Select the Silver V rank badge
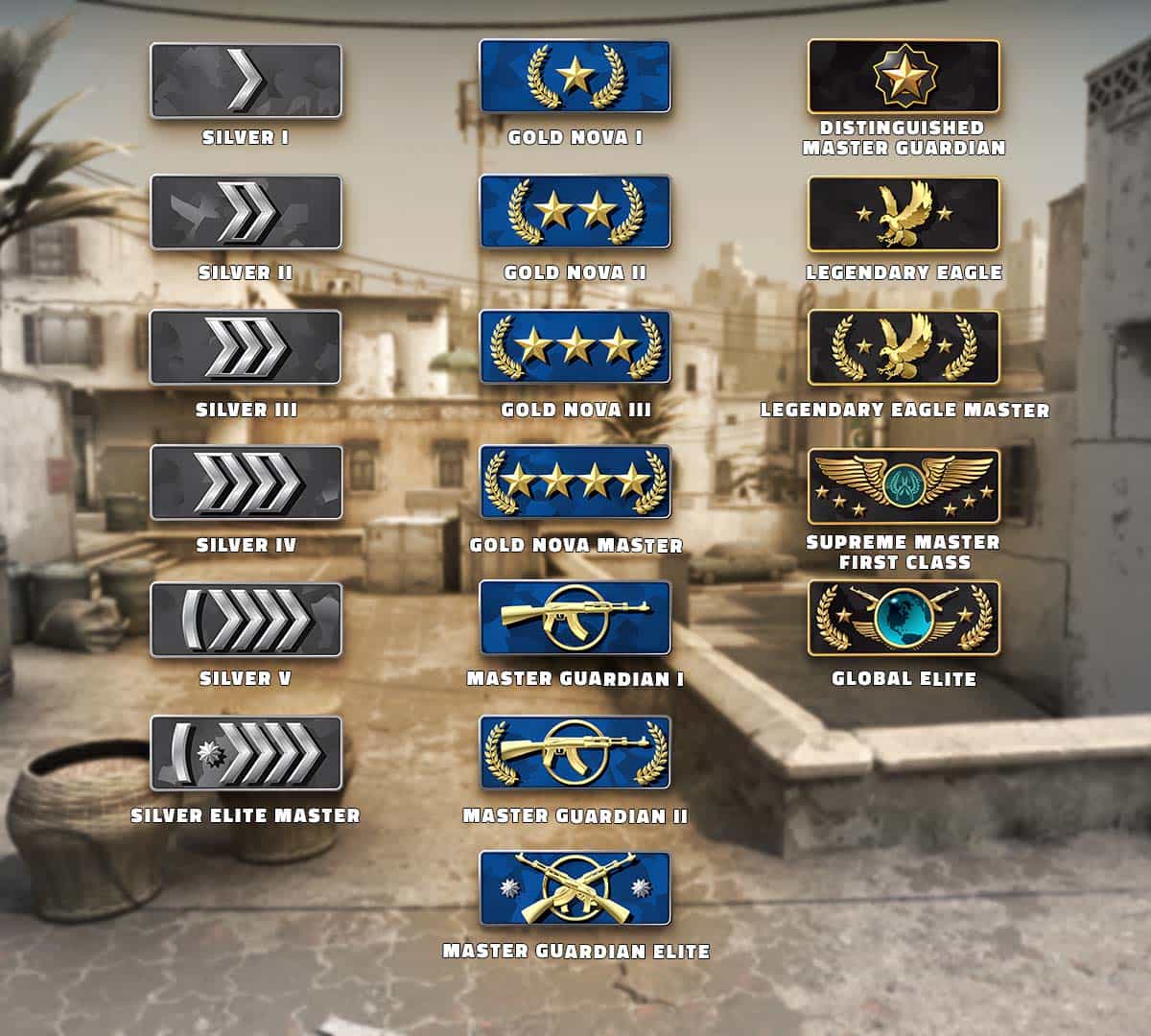The height and width of the screenshot is (1036, 1151). (246, 619)
